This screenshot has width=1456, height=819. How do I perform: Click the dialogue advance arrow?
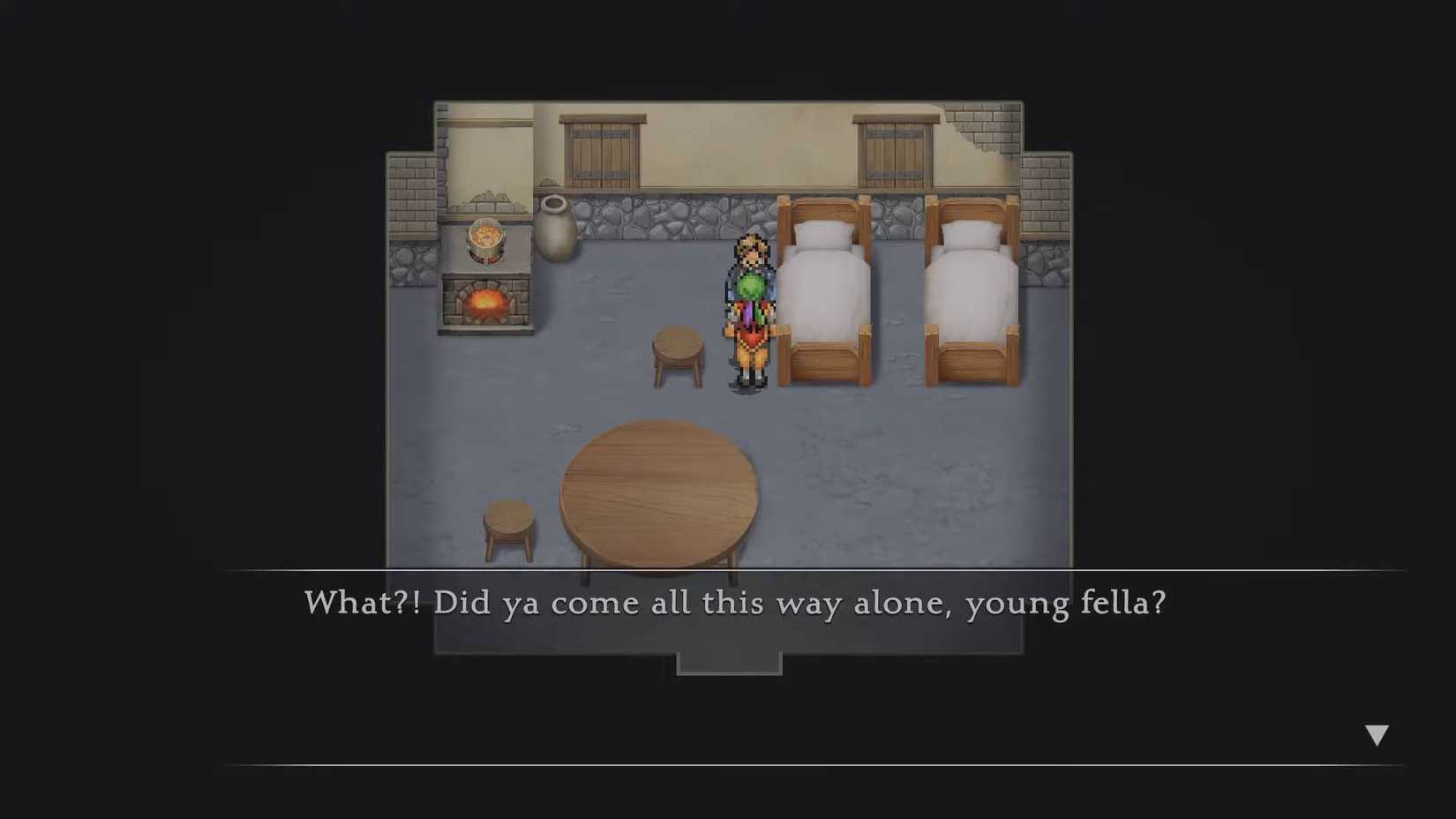pyautogui.click(x=1377, y=733)
